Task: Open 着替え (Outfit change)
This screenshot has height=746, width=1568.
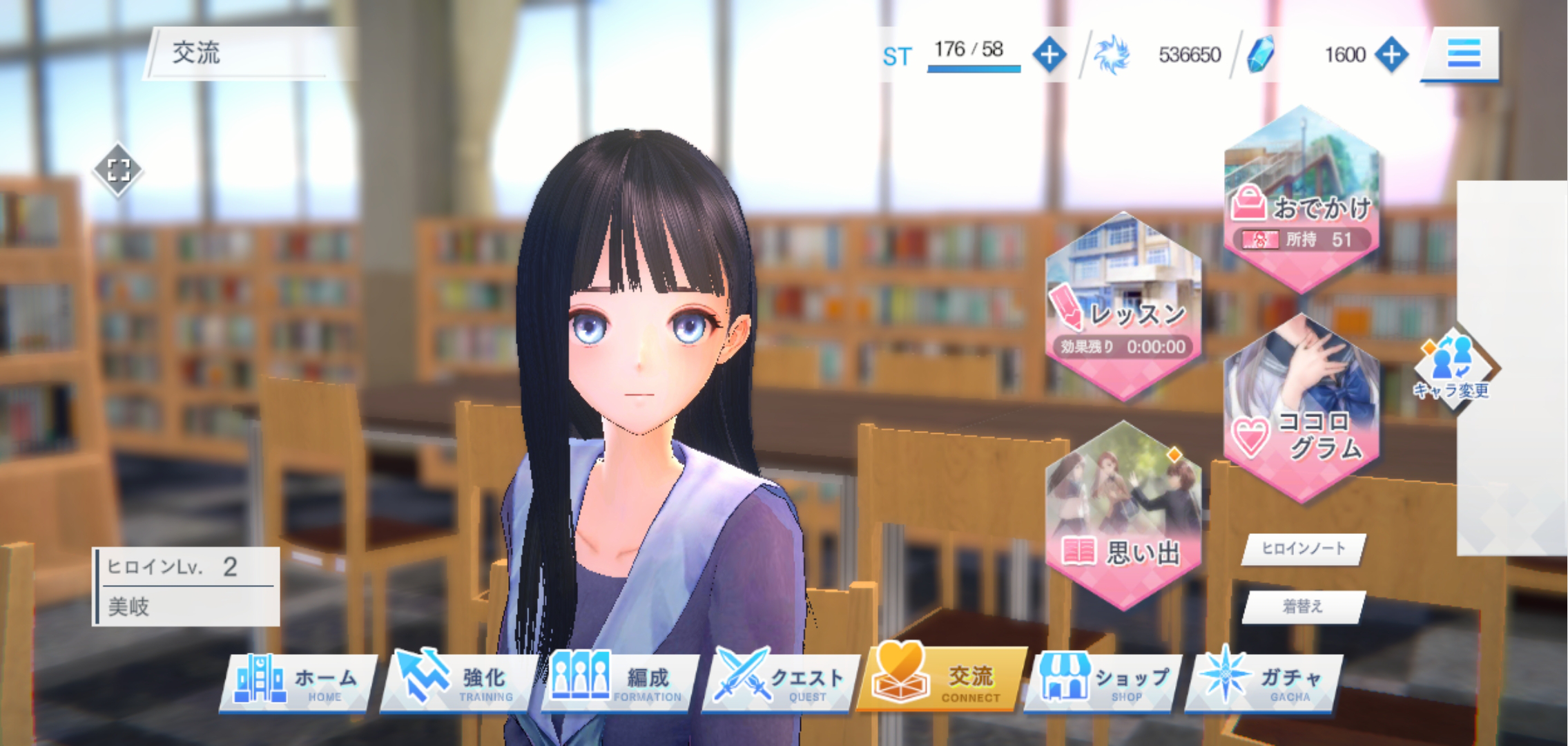Action: pos(1302,604)
